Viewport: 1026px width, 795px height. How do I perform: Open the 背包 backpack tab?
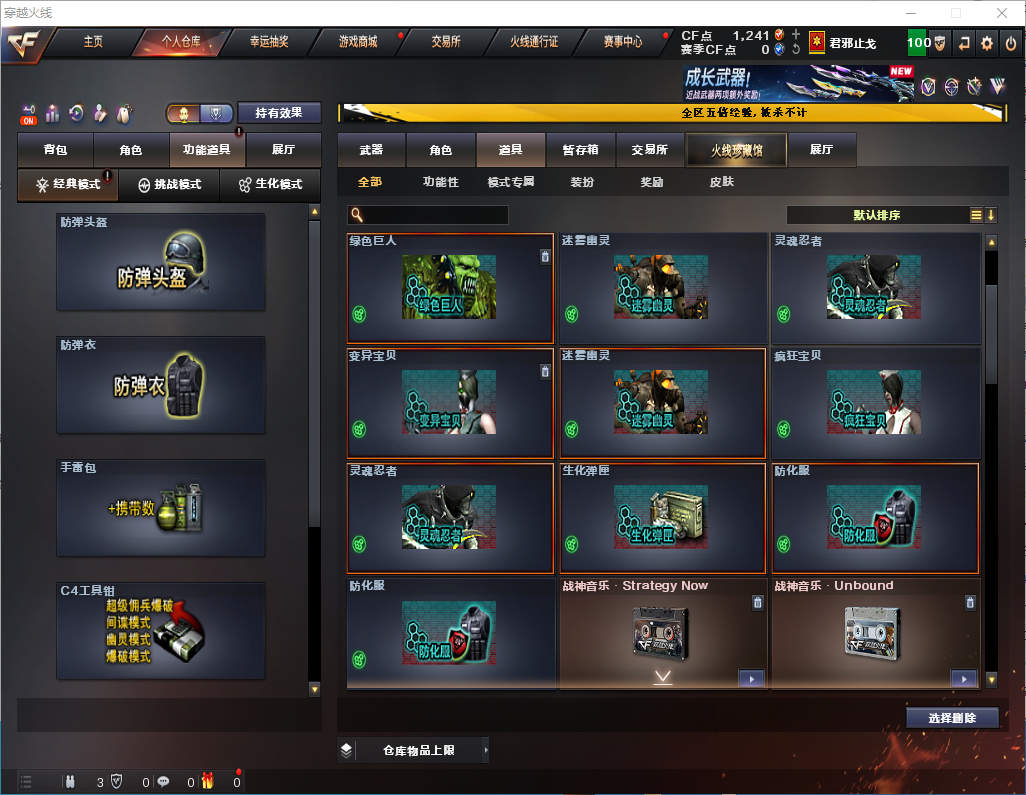coord(55,150)
